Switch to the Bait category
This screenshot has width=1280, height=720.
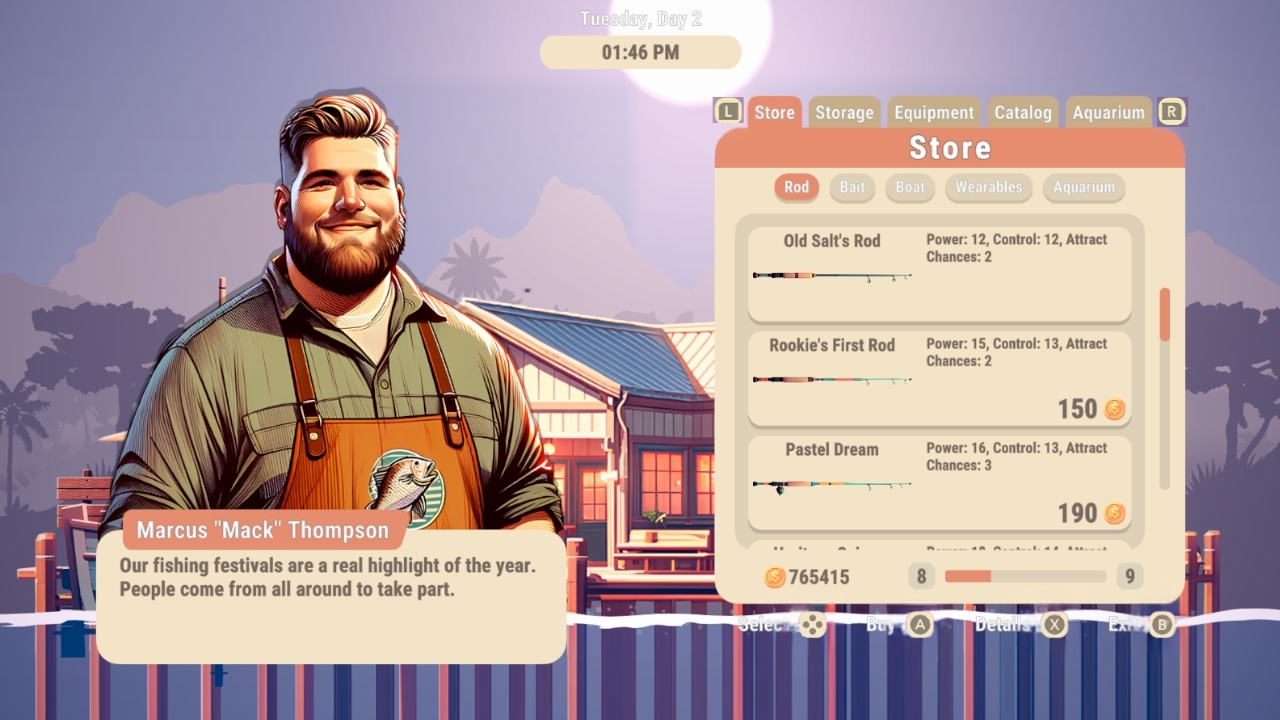click(852, 188)
